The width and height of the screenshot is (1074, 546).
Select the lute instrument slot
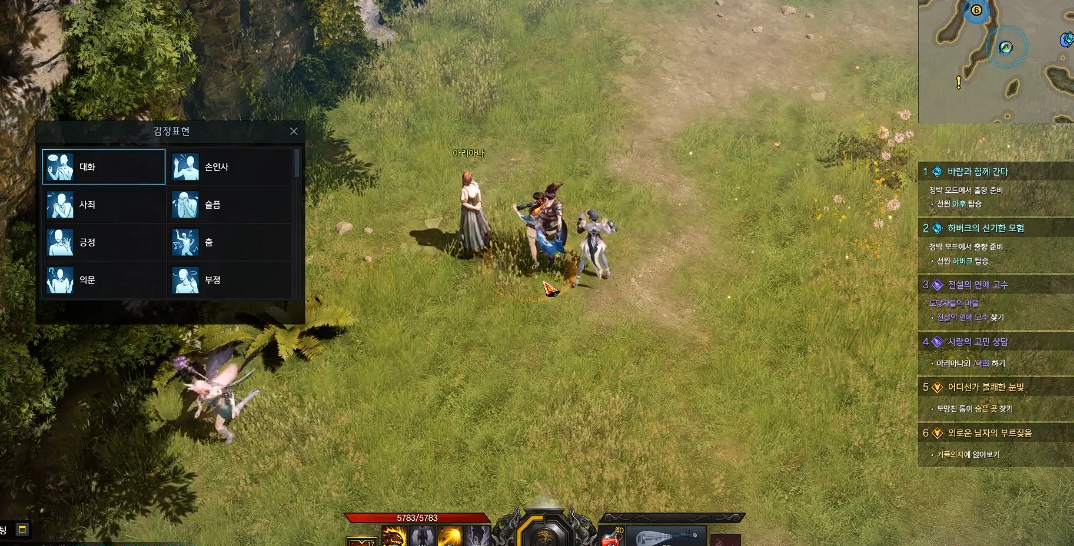click(665, 538)
